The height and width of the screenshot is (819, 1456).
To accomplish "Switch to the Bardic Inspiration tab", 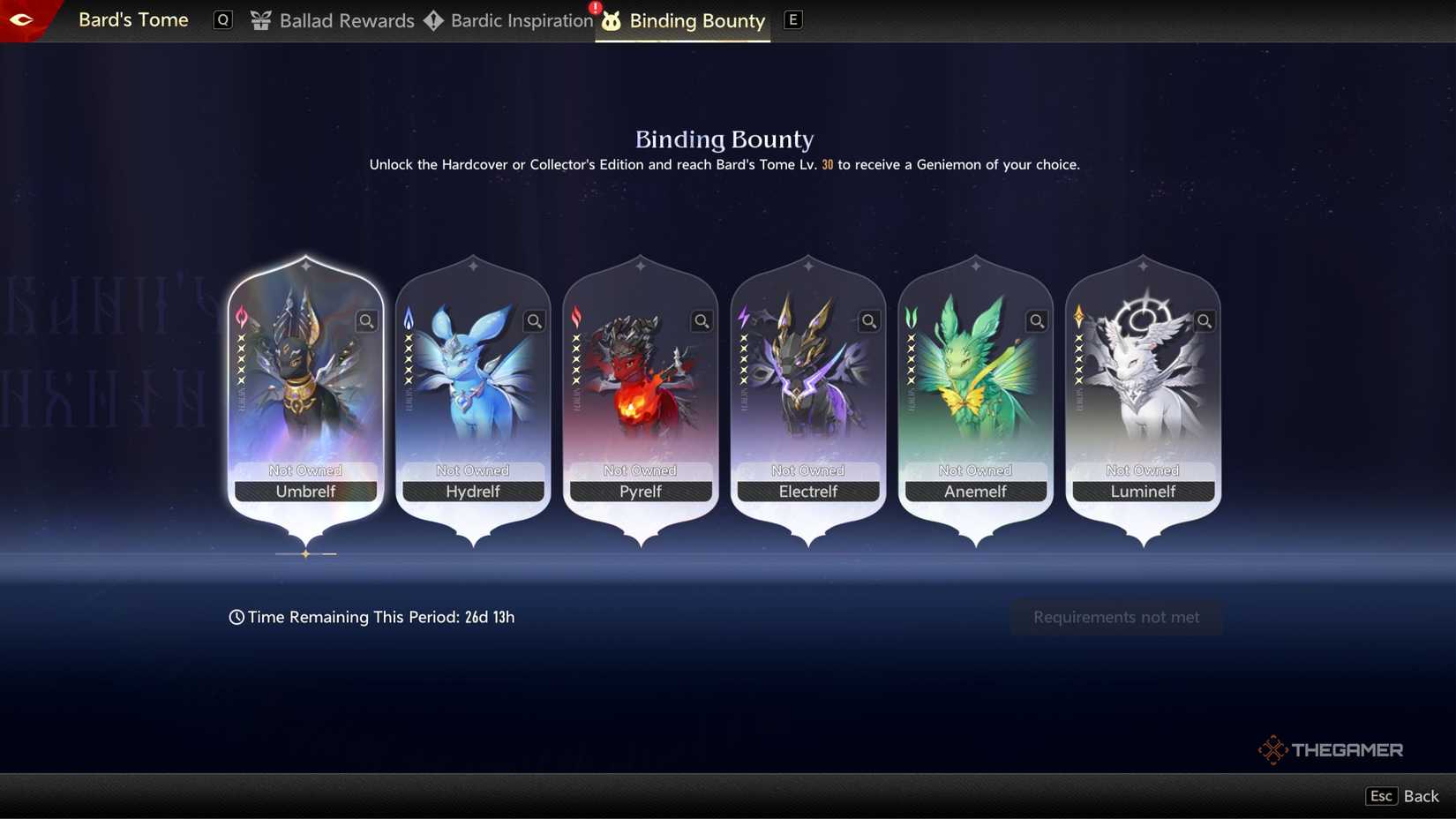I will pos(521,20).
